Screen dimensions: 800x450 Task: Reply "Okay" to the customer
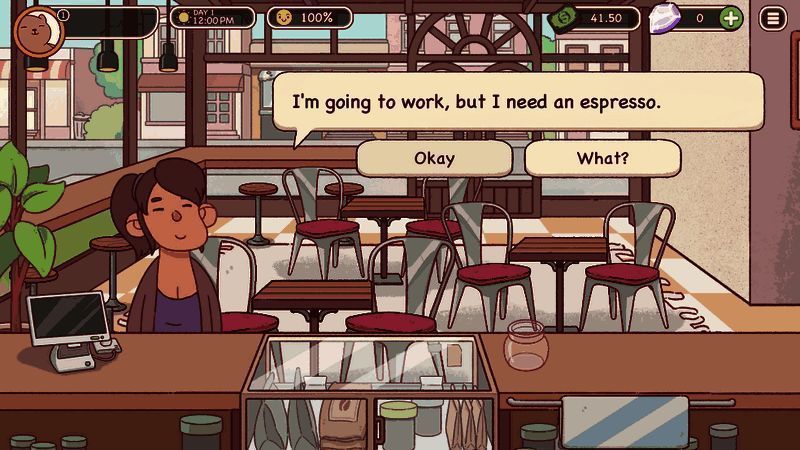pos(434,158)
